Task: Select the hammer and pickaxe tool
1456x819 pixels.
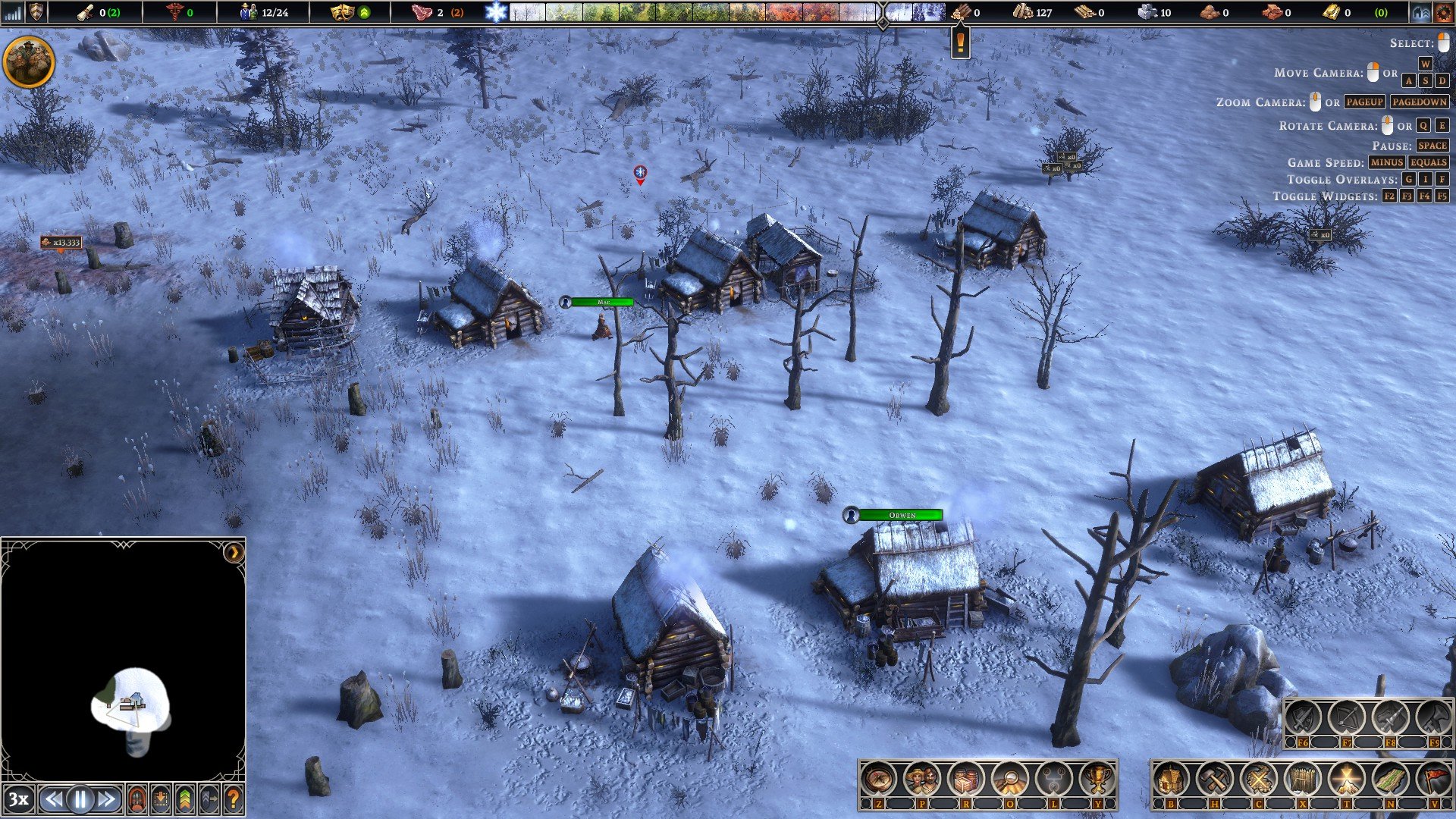Action: 1215,779
